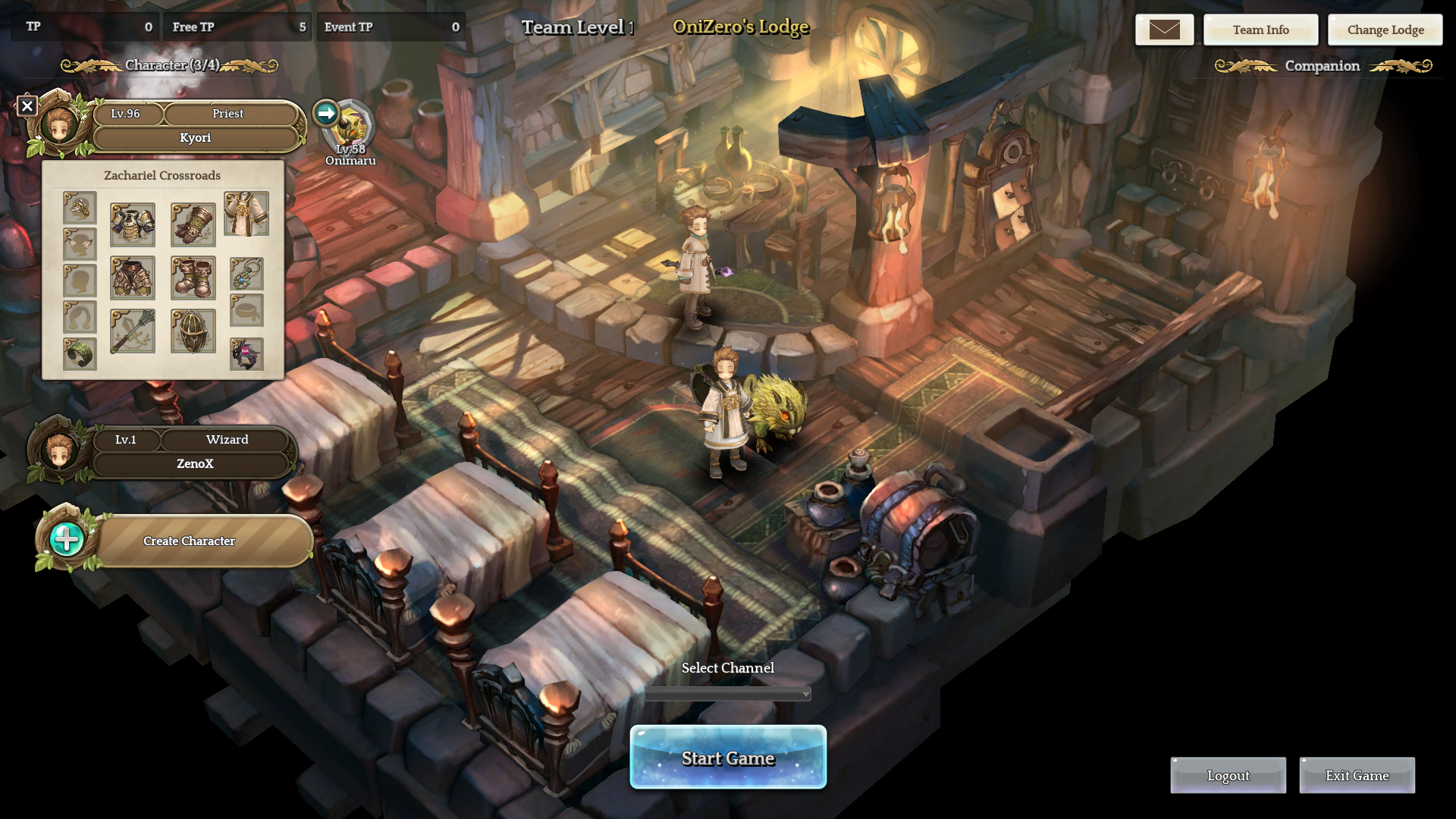Inspect the white robe costume slot

(x=246, y=214)
